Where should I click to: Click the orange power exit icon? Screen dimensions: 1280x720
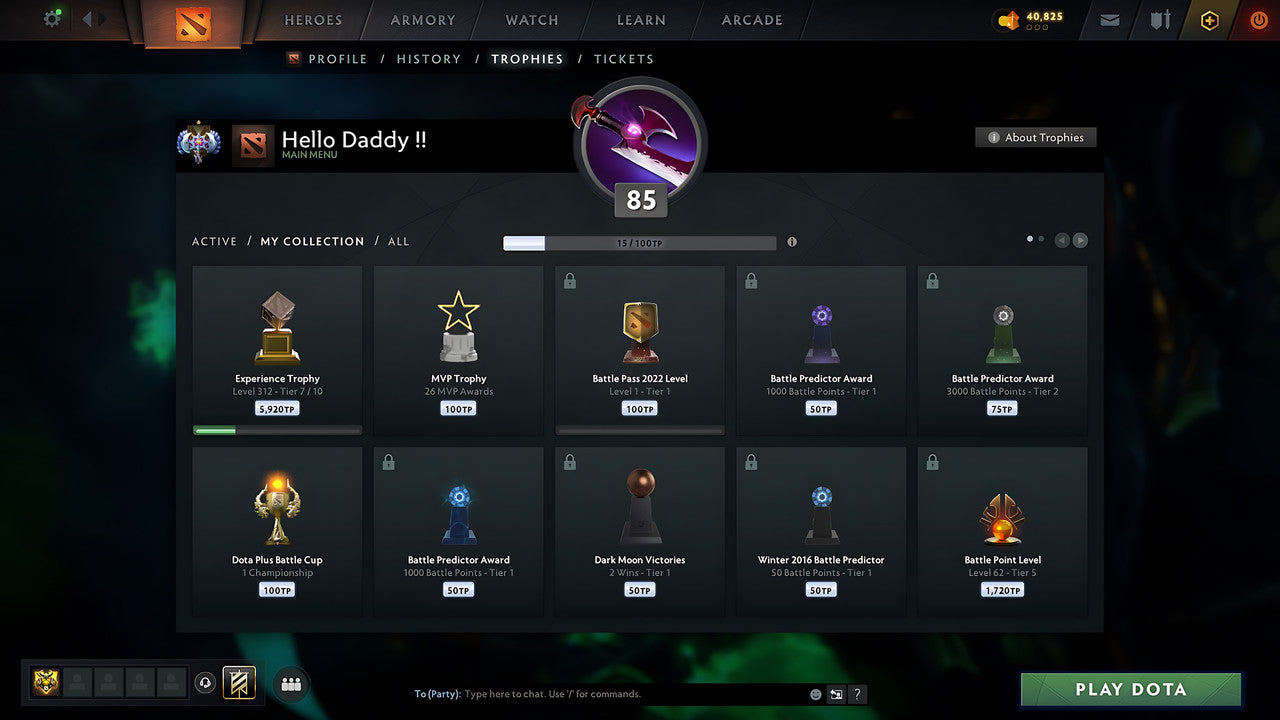[1258, 19]
